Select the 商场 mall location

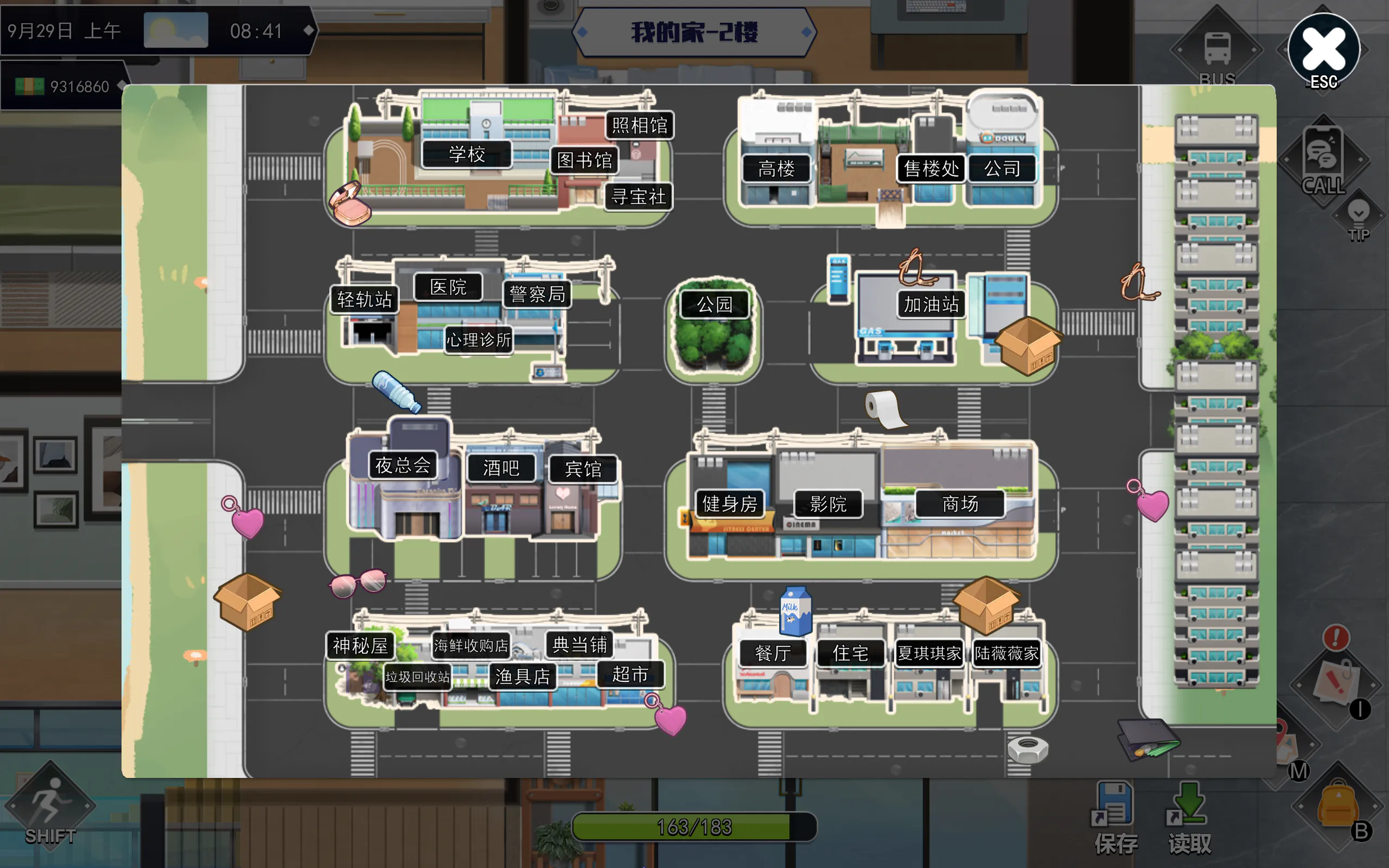pyautogui.click(x=960, y=504)
